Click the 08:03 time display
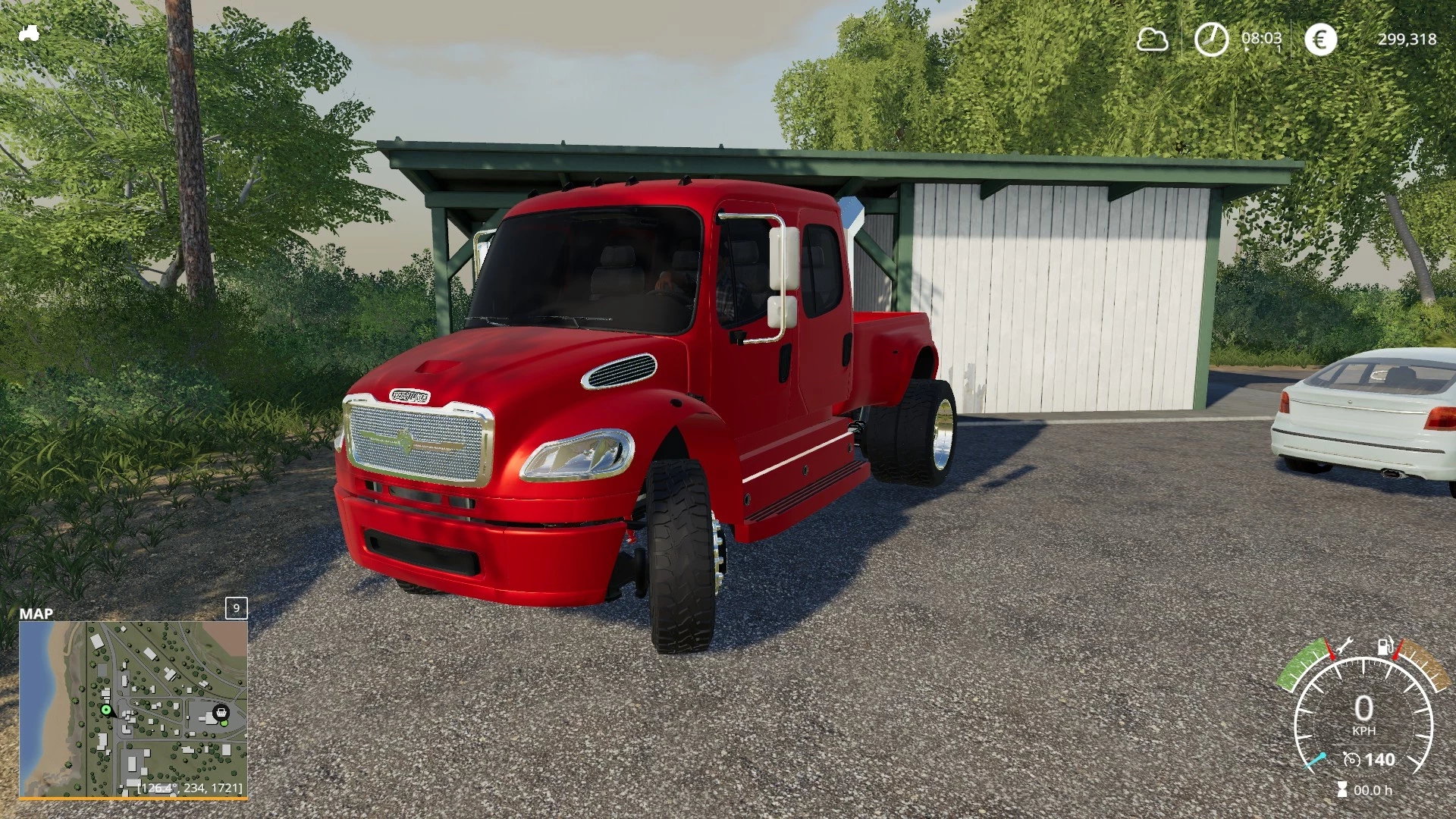1456x819 pixels. point(1262,37)
